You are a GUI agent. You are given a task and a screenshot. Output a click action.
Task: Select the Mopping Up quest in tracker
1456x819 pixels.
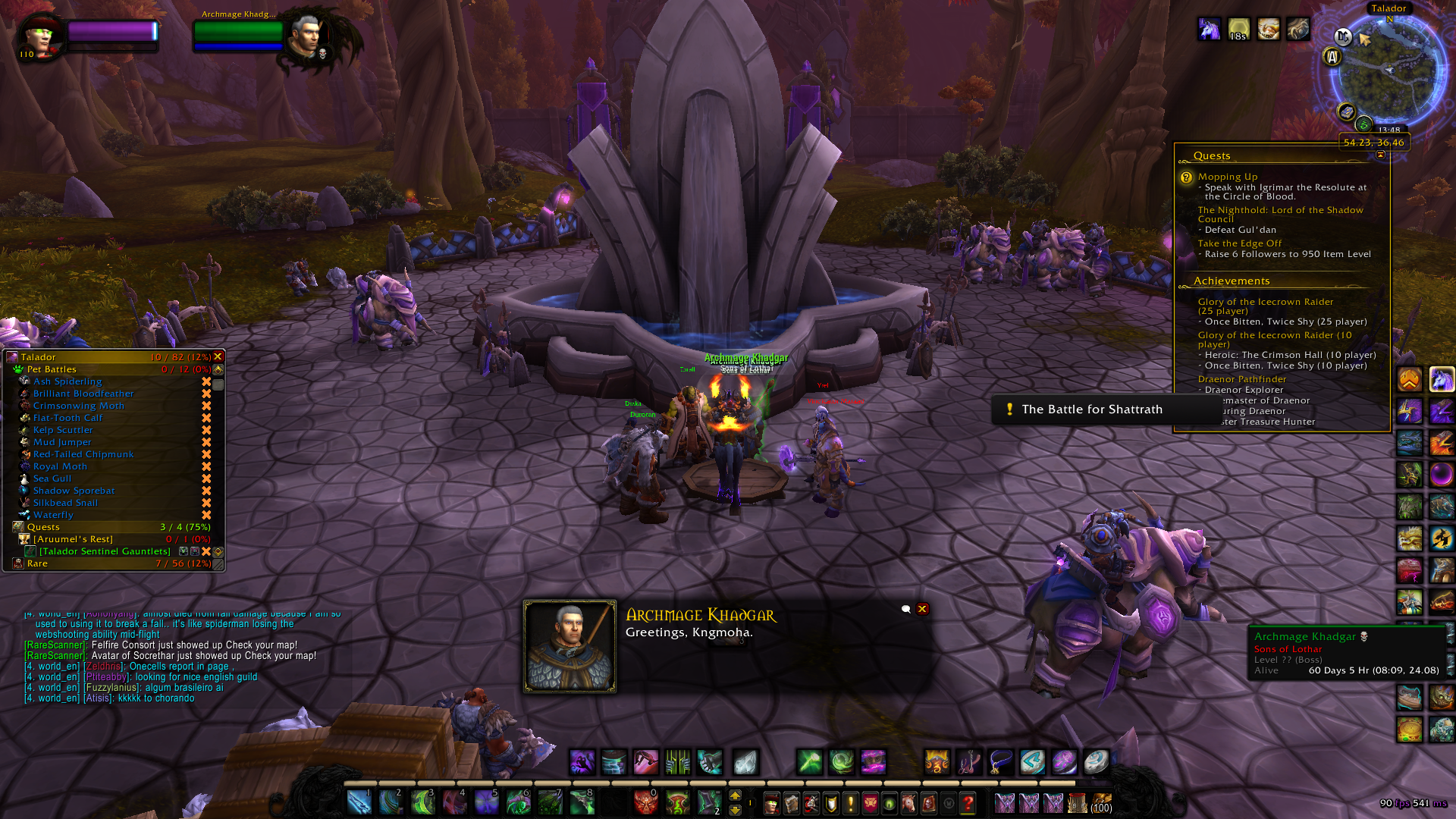pos(1227,177)
